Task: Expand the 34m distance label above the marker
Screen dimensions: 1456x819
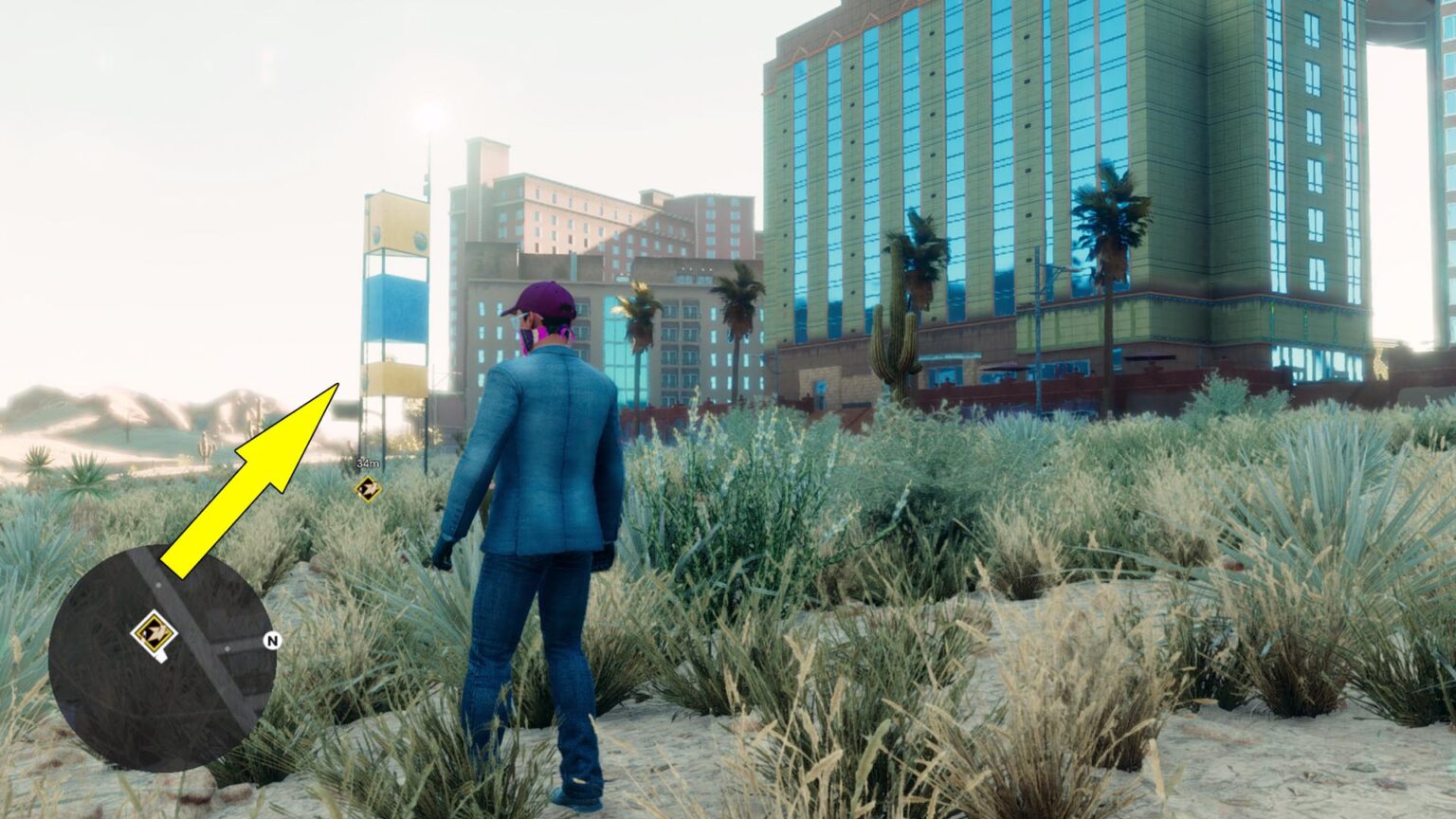Action: click(x=367, y=463)
